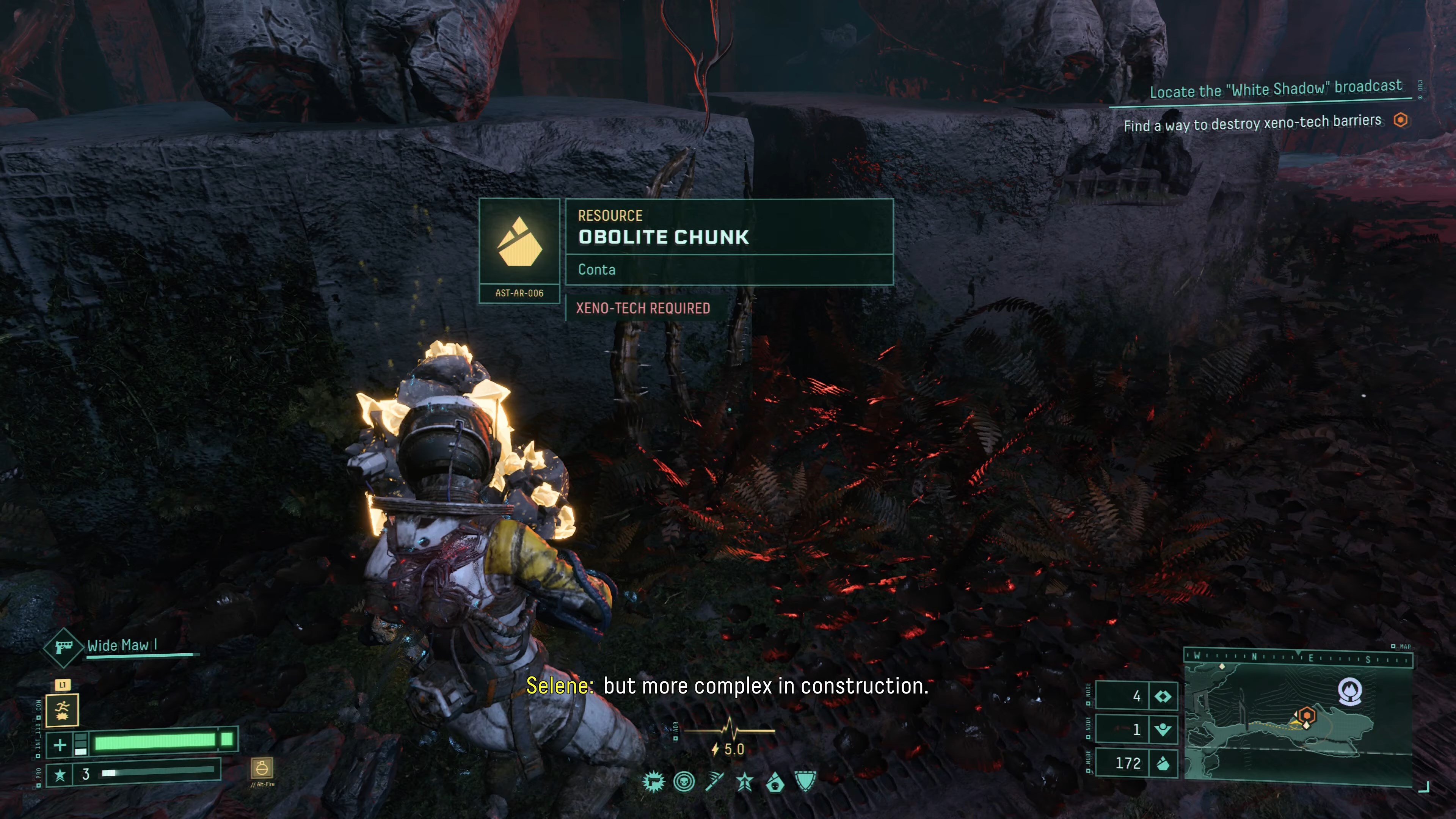The width and height of the screenshot is (1456, 819).
Task: Click the compass strip above the minimap
Action: click(1298, 658)
